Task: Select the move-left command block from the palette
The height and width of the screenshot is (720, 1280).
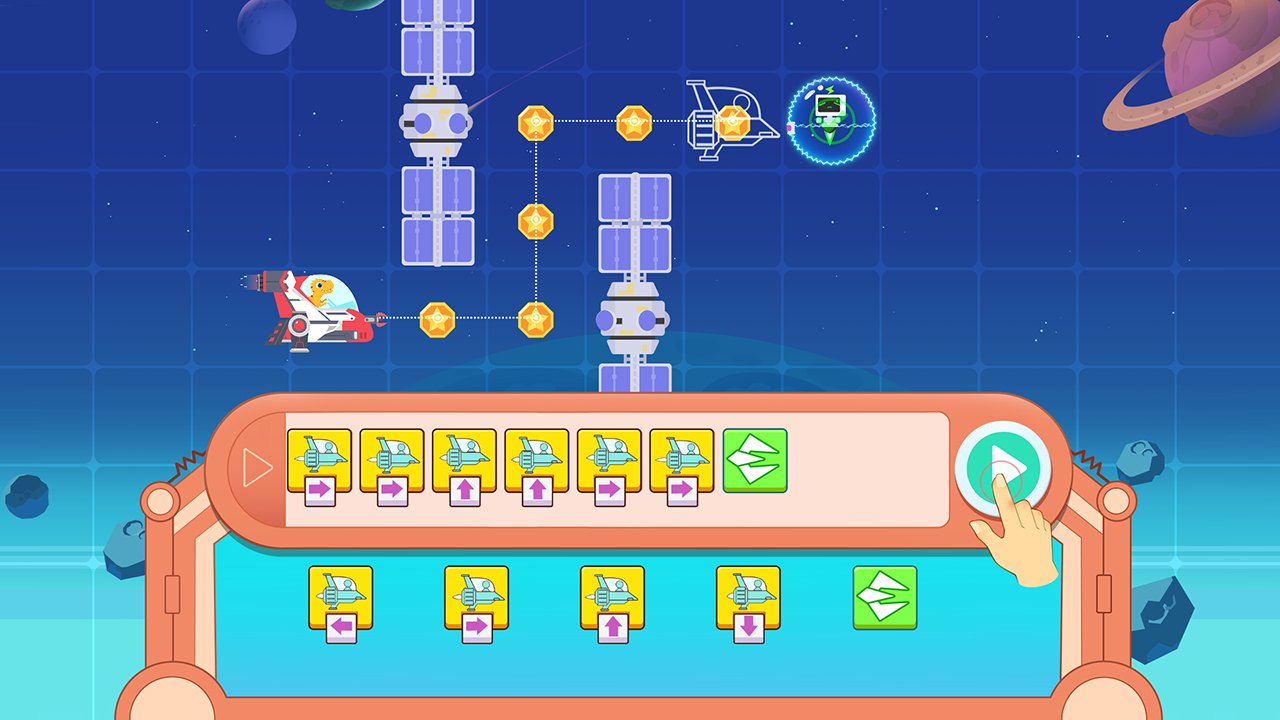Action: pos(340,600)
